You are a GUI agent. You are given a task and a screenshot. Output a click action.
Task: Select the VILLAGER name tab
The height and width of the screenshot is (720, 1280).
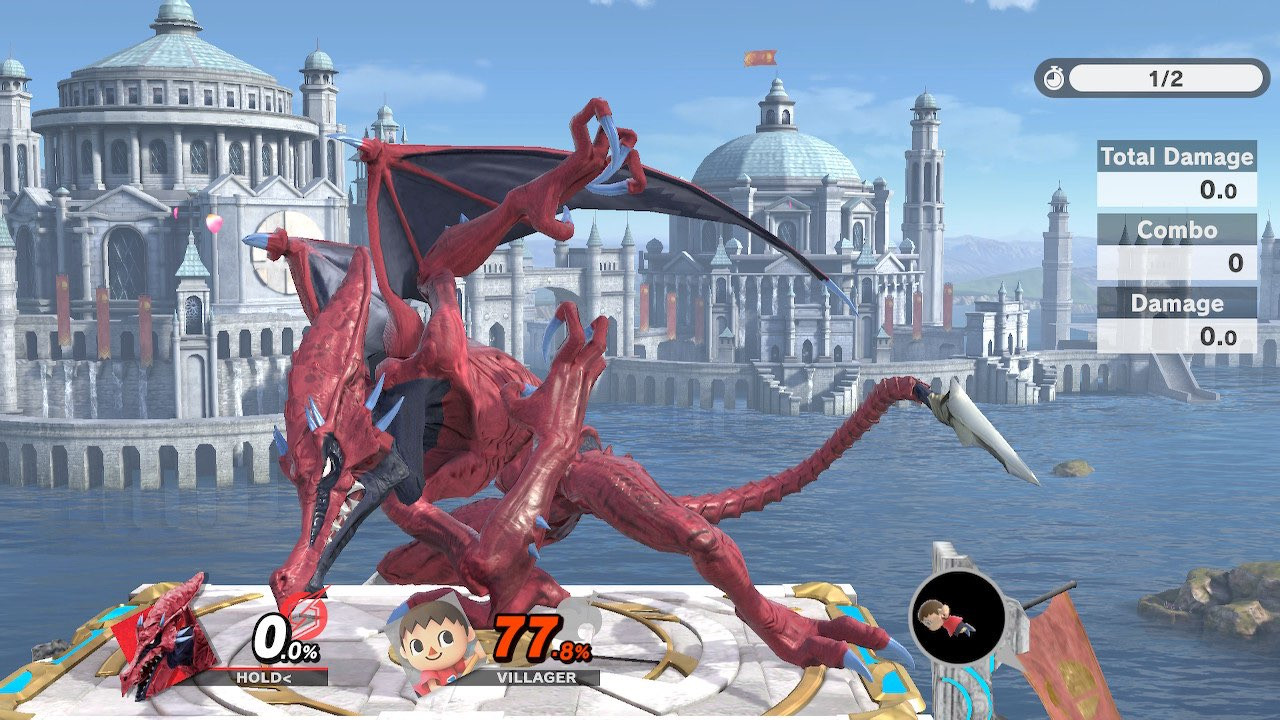click(x=535, y=678)
